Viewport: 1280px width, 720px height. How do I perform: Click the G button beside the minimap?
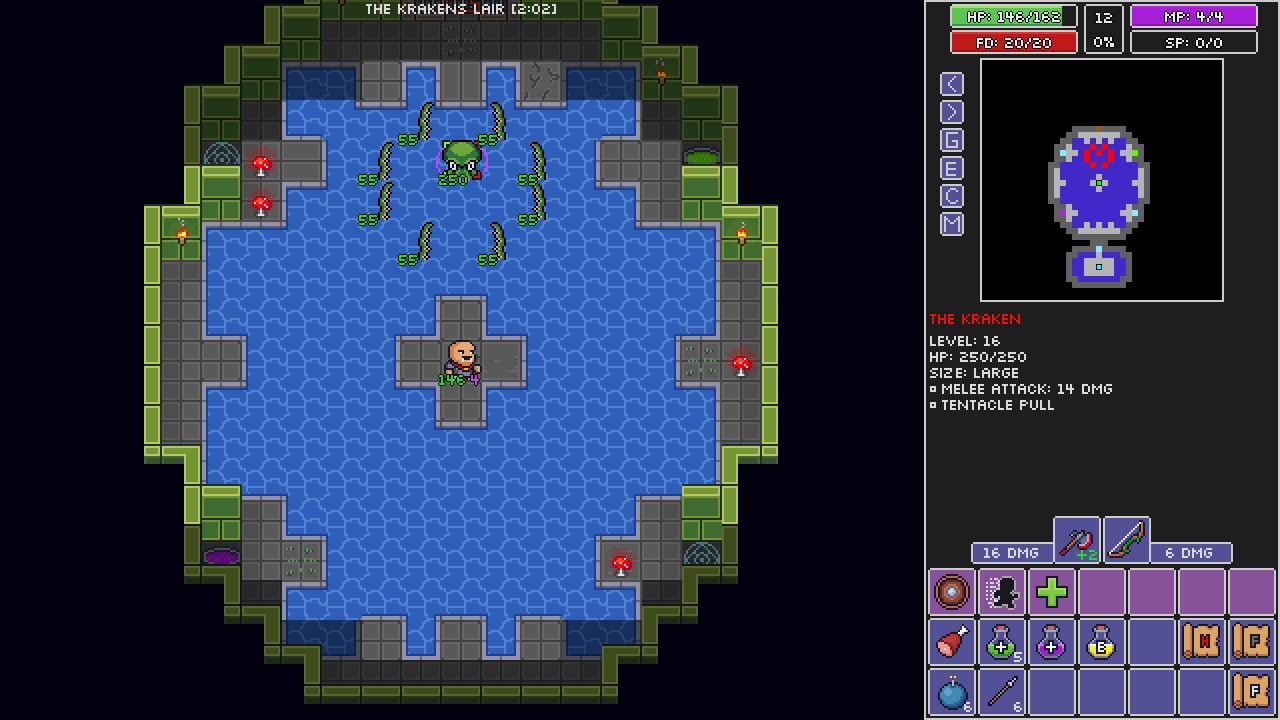click(952, 140)
